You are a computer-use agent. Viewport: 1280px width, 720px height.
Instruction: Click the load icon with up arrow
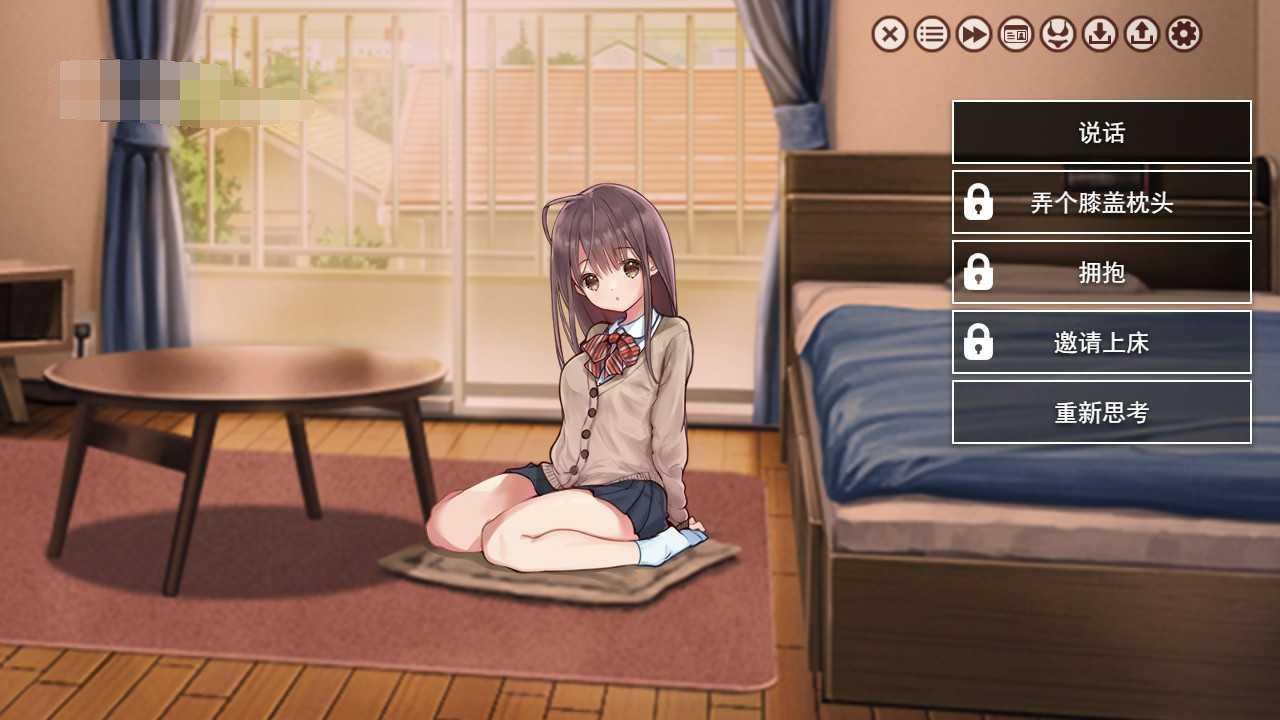pyautogui.click(x=1141, y=35)
